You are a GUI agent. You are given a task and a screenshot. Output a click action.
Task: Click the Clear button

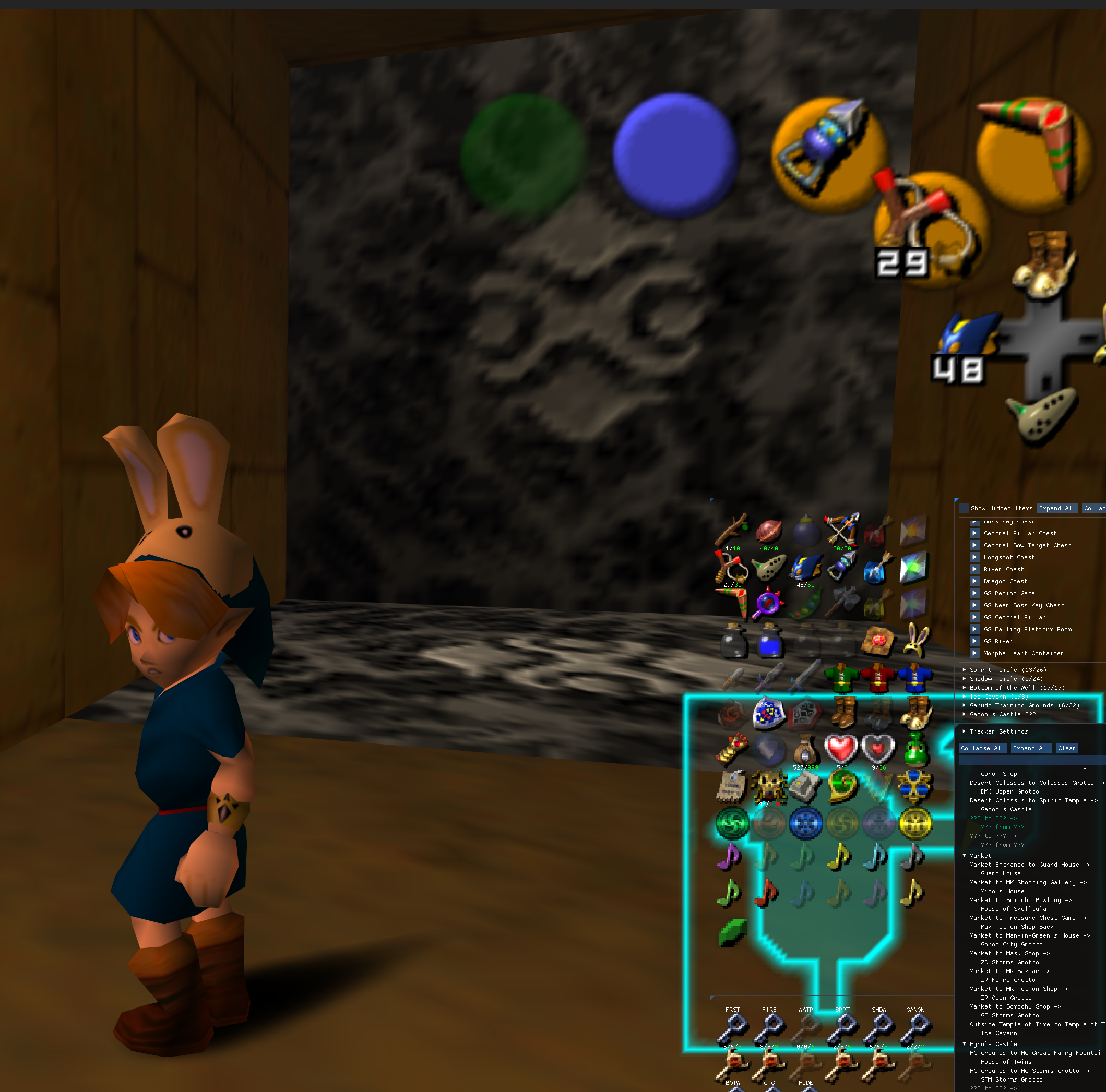tap(1067, 748)
